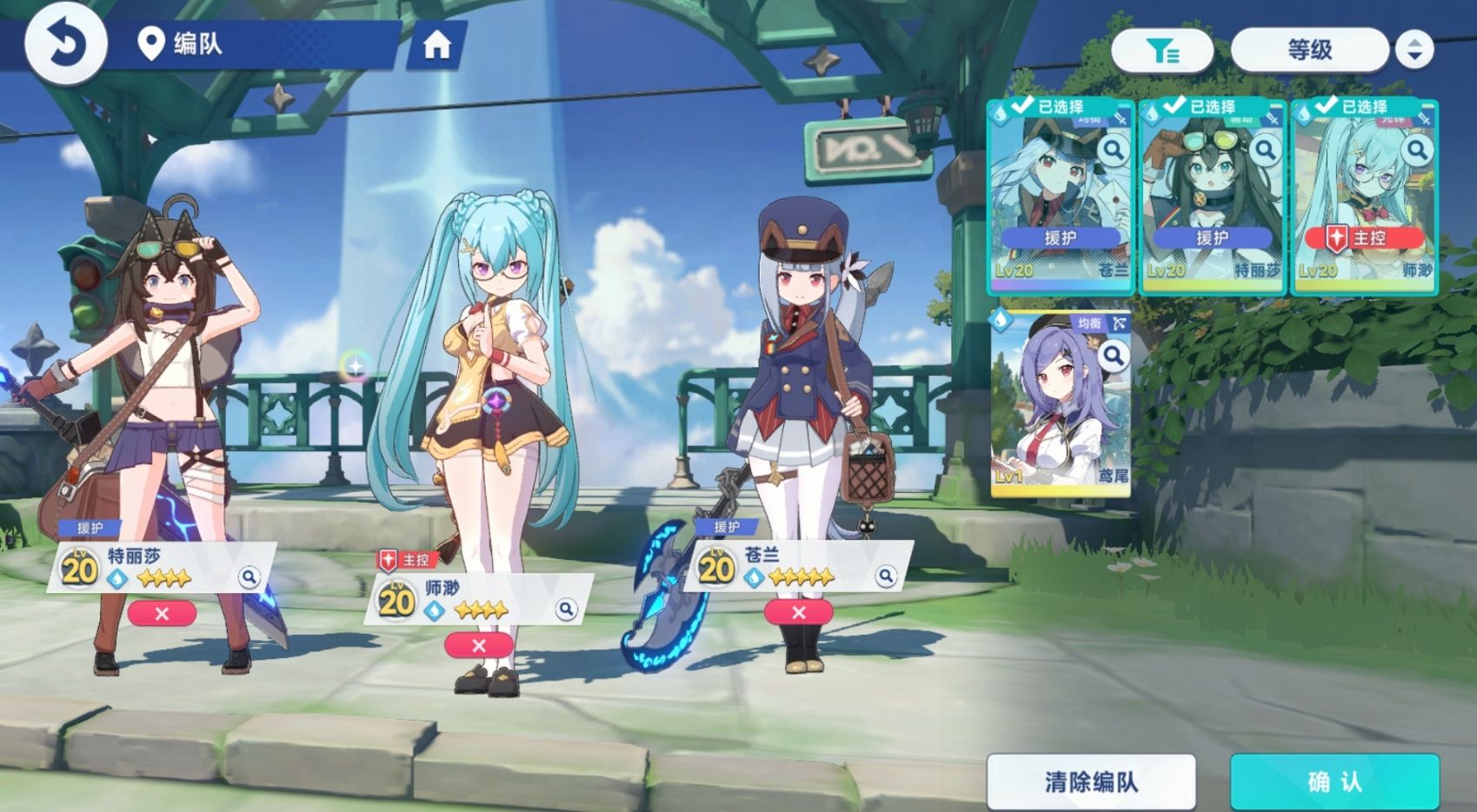View details on 师渺 card magnifier
This screenshot has height=812, width=1477.
tap(1417, 150)
